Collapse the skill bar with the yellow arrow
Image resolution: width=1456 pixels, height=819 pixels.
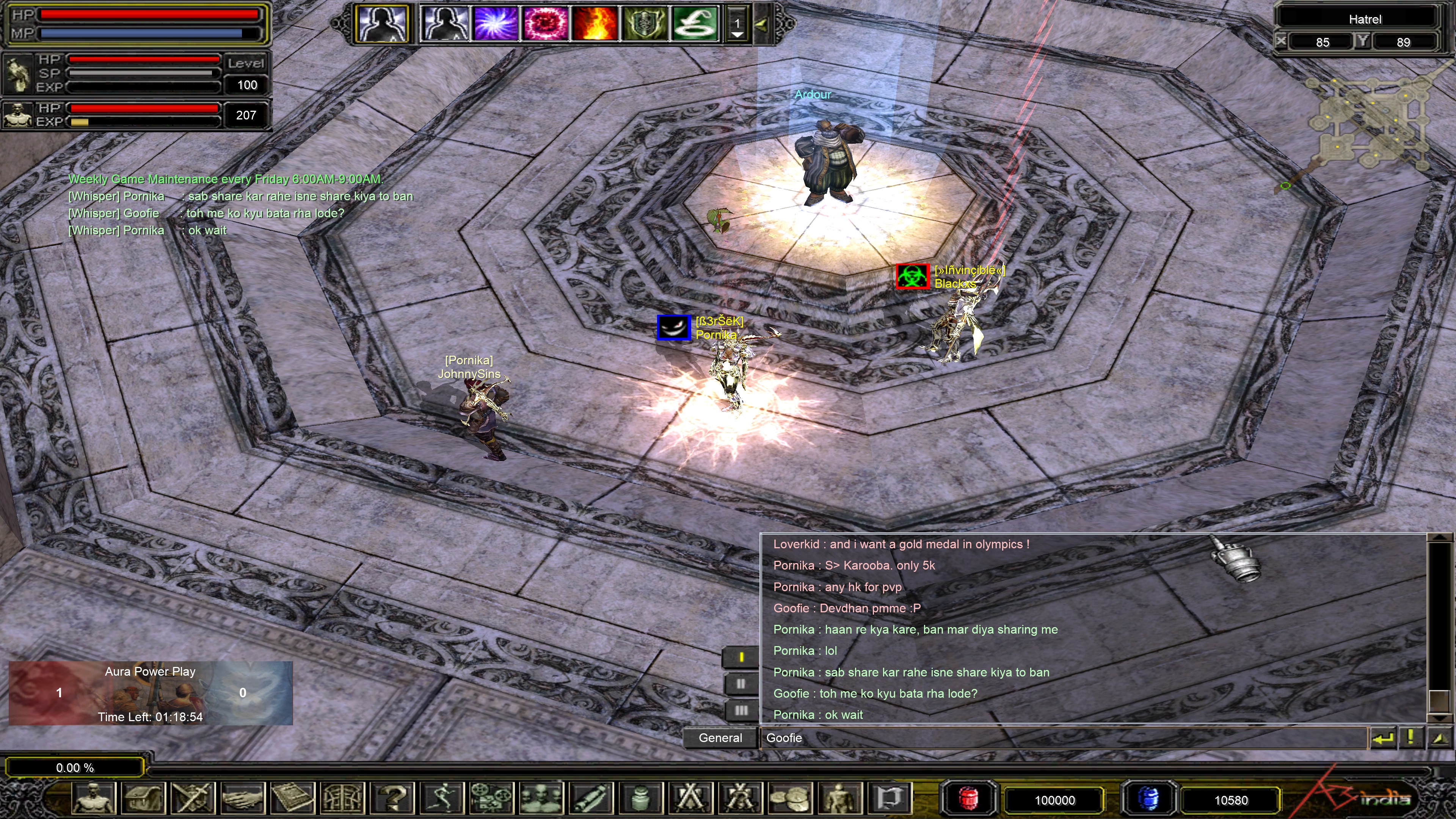point(761,24)
